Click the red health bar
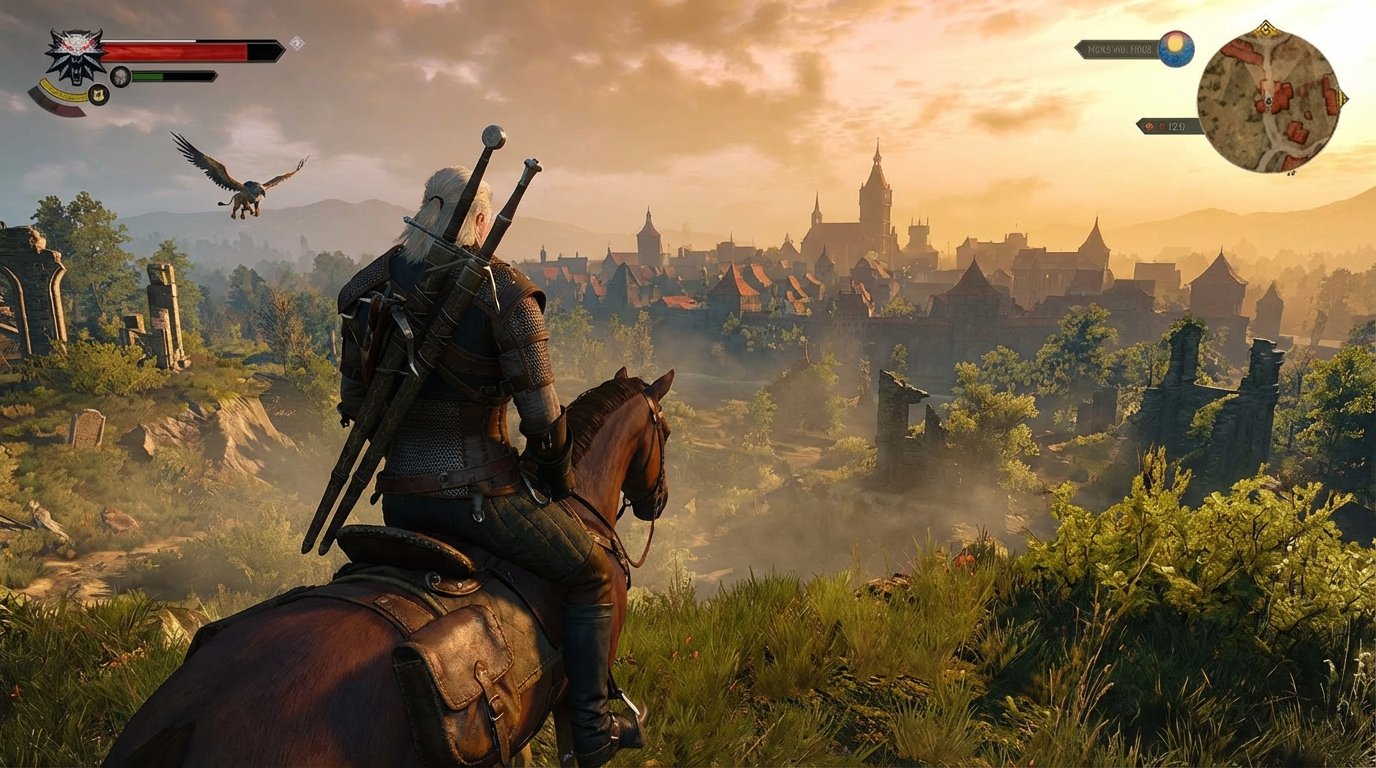This screenshot has width=1376, height=768. click(x=175, y=50)
